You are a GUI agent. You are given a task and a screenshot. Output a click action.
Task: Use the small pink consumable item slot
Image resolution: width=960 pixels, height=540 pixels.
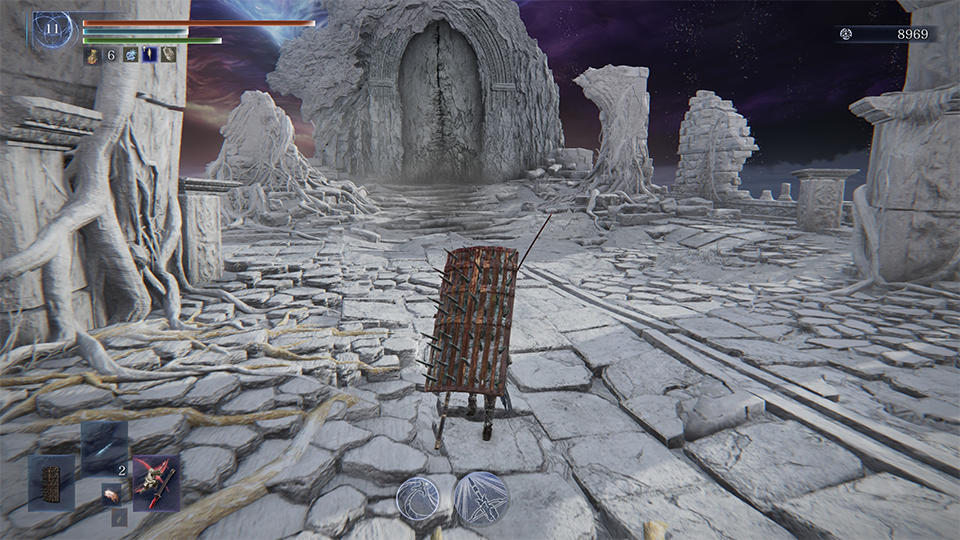point(113,492)
